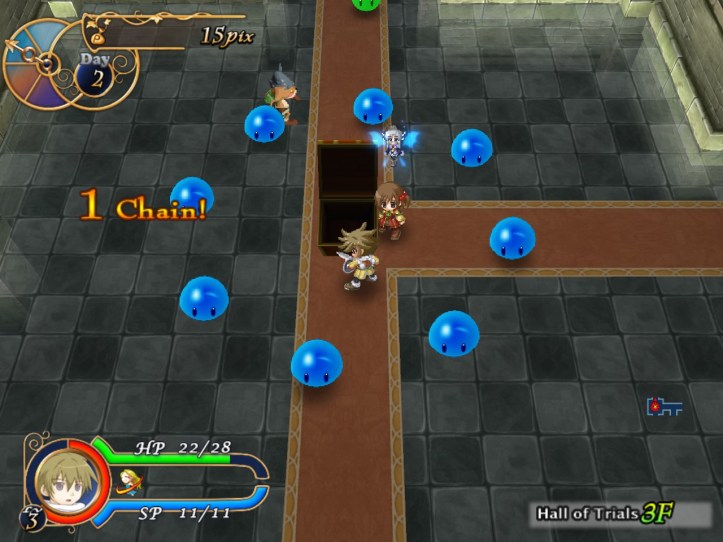723x542 pixels.
Task: Select the fairy companion icon between the bars
Action: coord(127,480)
